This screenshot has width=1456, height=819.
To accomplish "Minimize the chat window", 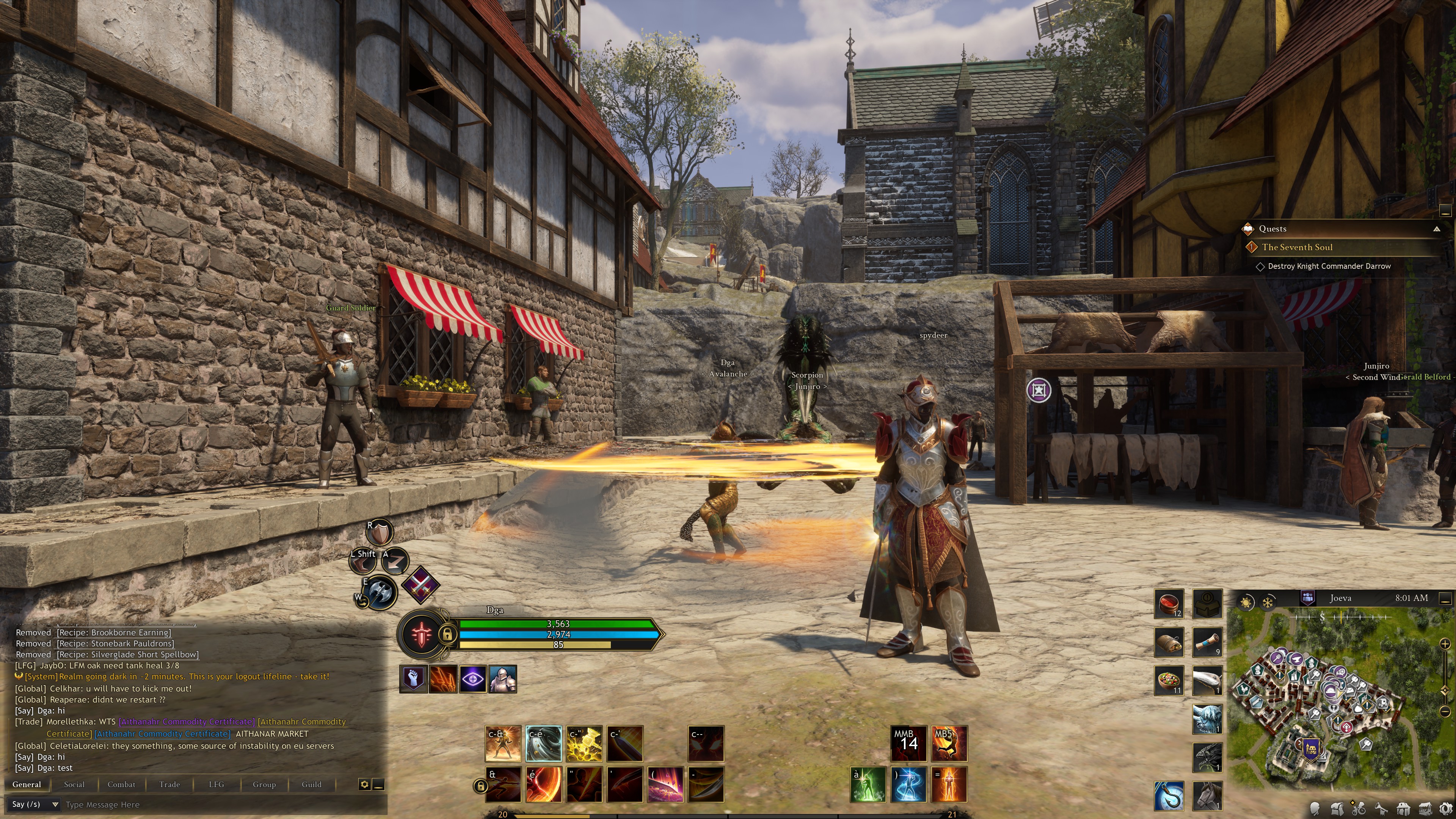I will [x=379, y=784].
